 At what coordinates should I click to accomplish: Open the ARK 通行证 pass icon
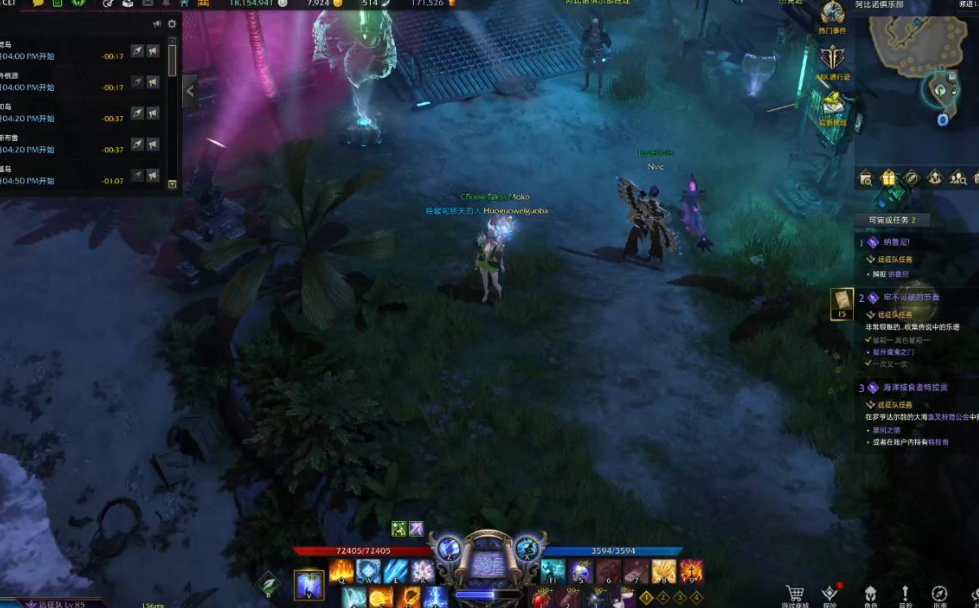click(833, 59)
